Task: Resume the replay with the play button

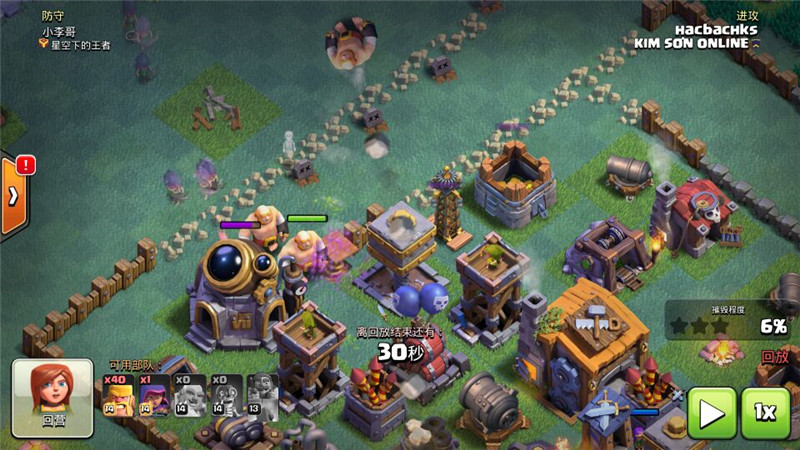Action: click(x=711, y=413)
